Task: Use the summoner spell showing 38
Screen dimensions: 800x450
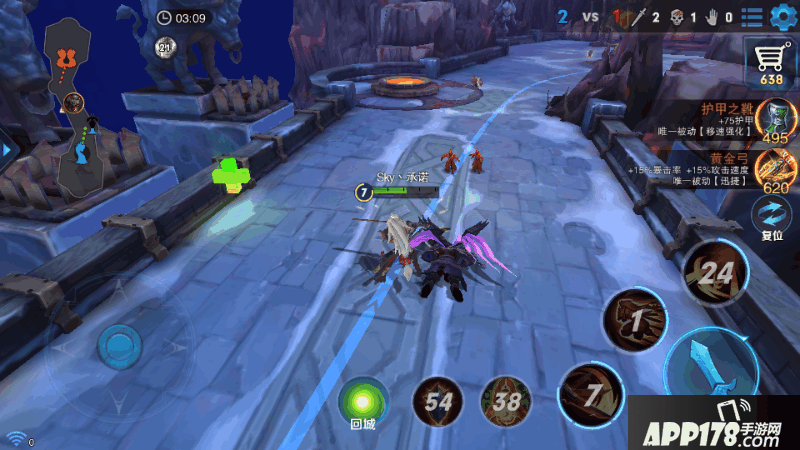Action: [505, 401]
